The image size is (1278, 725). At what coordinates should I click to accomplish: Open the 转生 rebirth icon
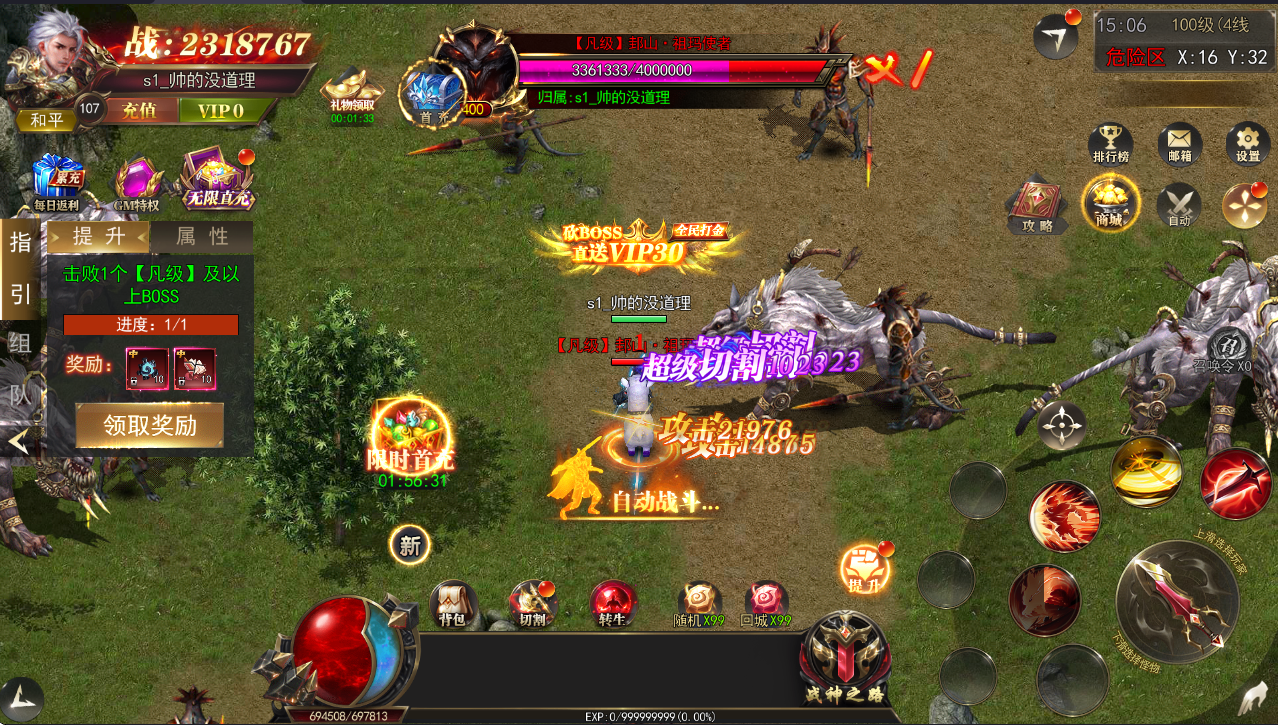(612, 603)
